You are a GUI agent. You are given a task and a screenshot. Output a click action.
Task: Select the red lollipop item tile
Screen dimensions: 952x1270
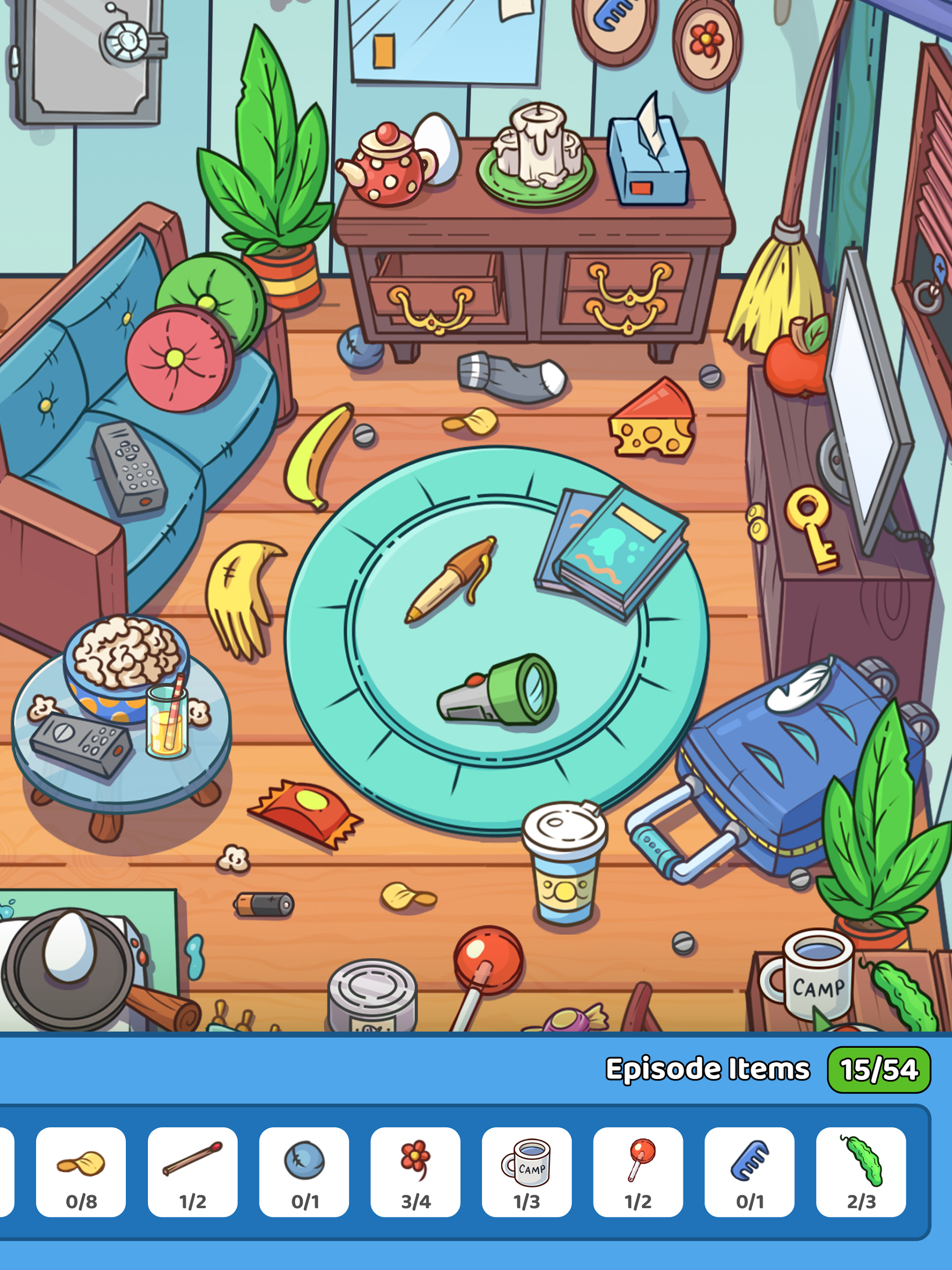[x=638, y=1171]
